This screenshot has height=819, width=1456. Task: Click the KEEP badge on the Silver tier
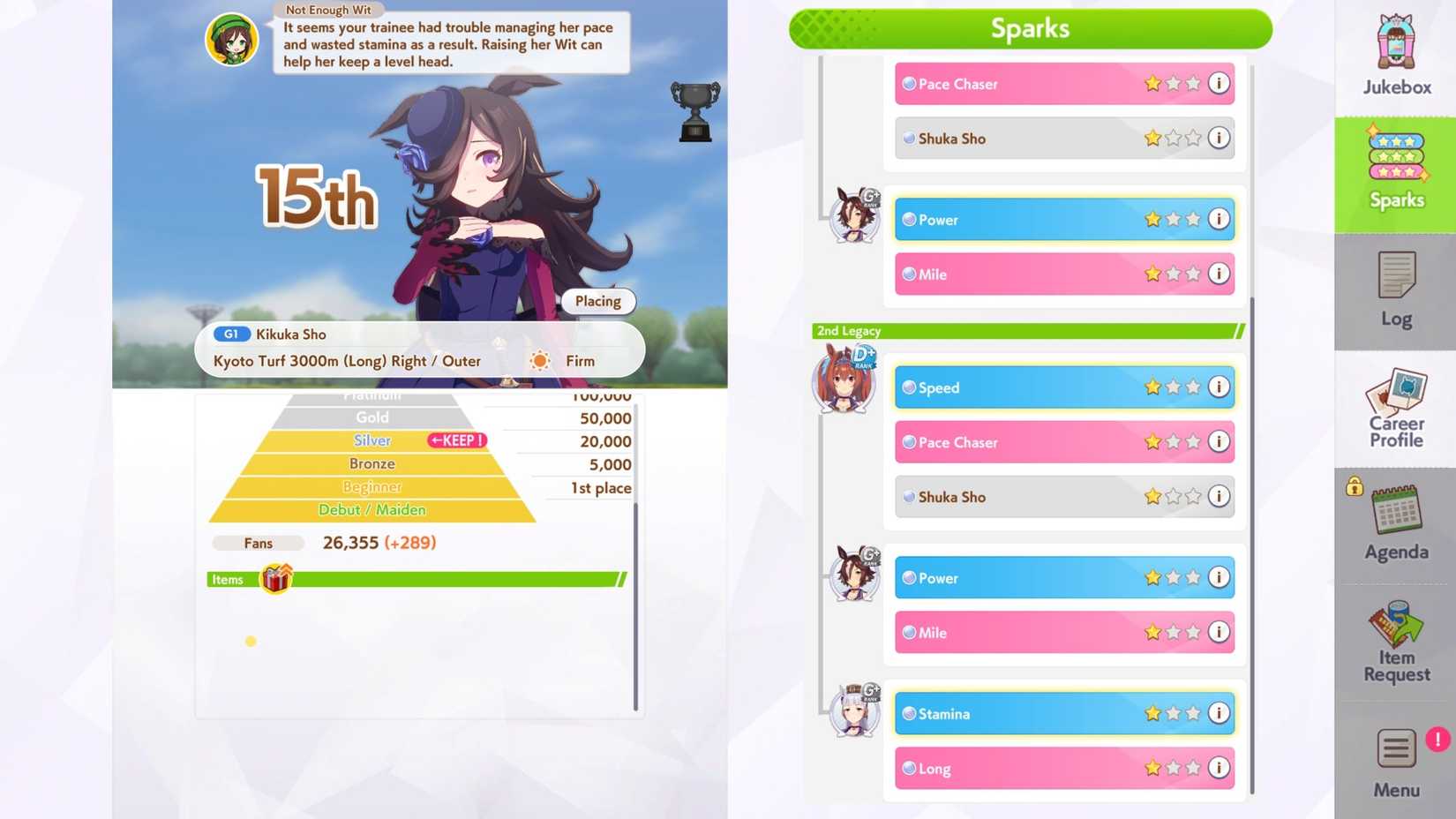[x=457, y=440]
